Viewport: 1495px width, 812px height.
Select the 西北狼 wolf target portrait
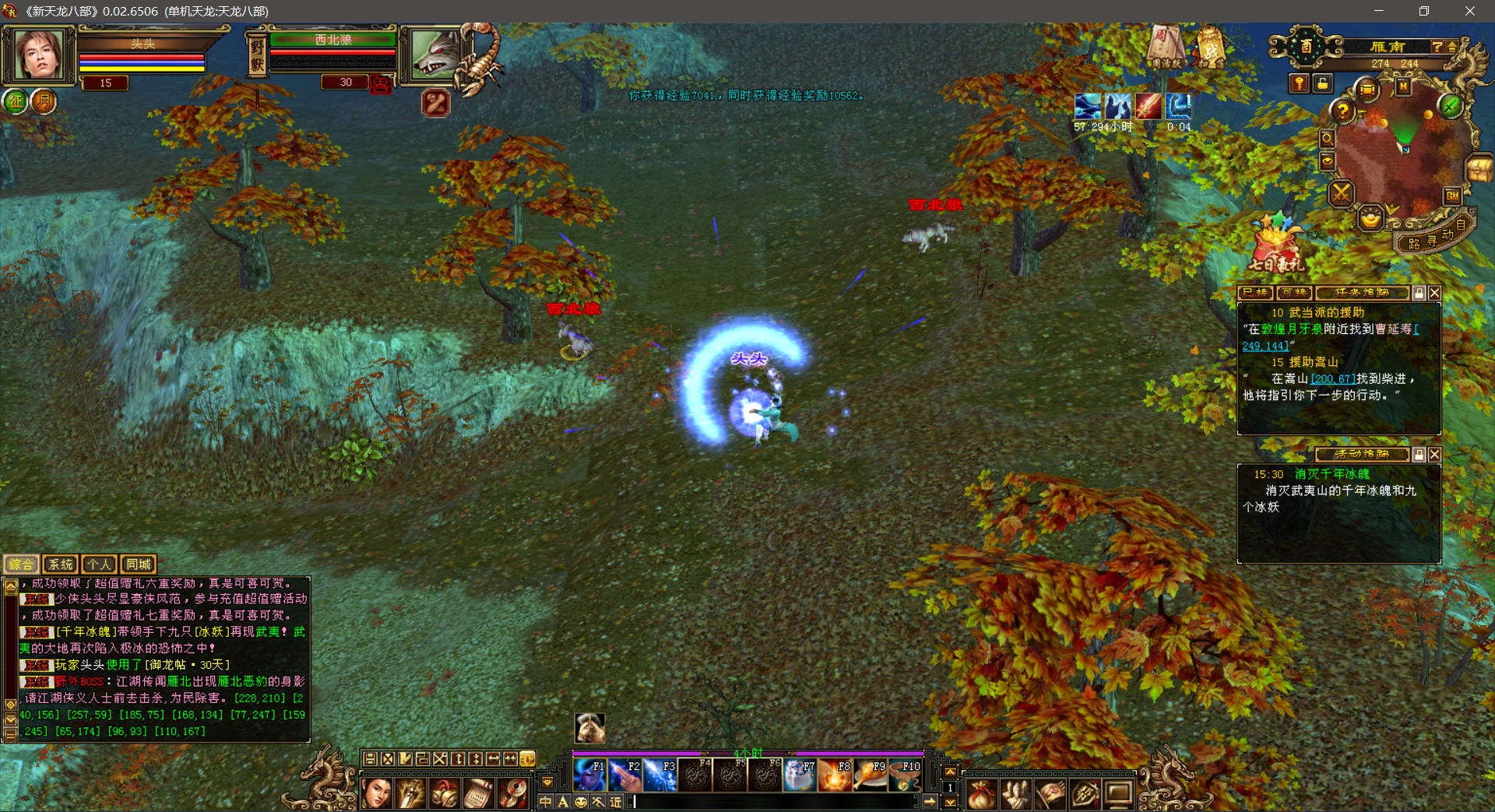pos(434,53)
